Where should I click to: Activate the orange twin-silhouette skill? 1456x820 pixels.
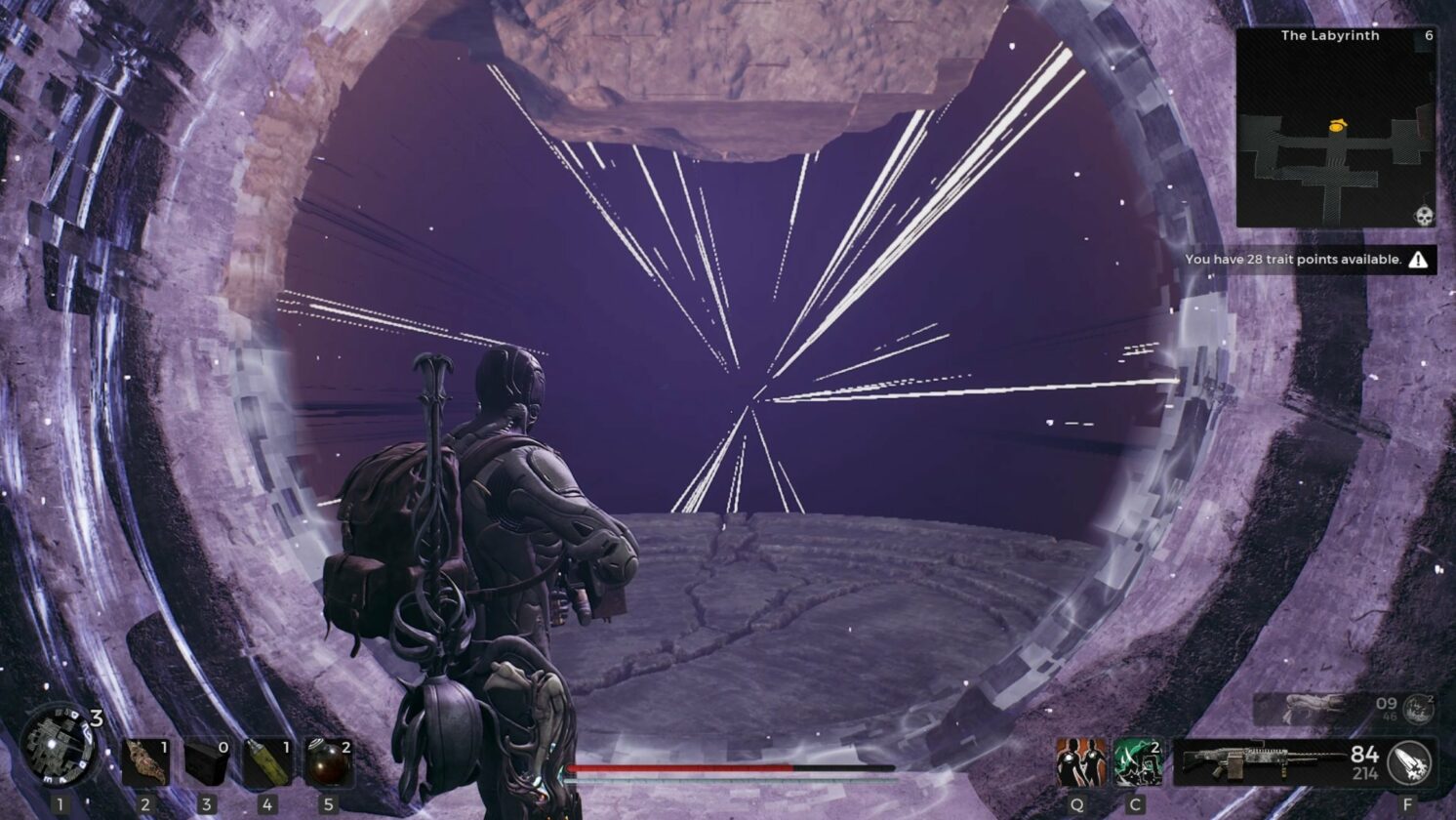[1080, 762]
